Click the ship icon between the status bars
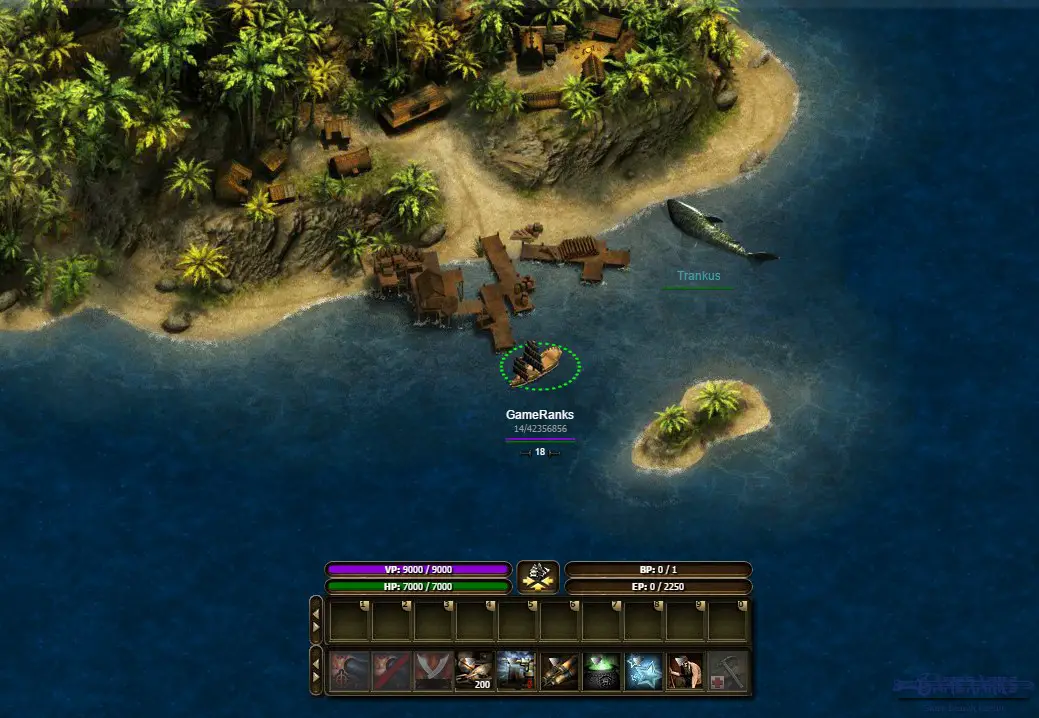Screen dimensions: 1039x718 click(x=538, y=577)
